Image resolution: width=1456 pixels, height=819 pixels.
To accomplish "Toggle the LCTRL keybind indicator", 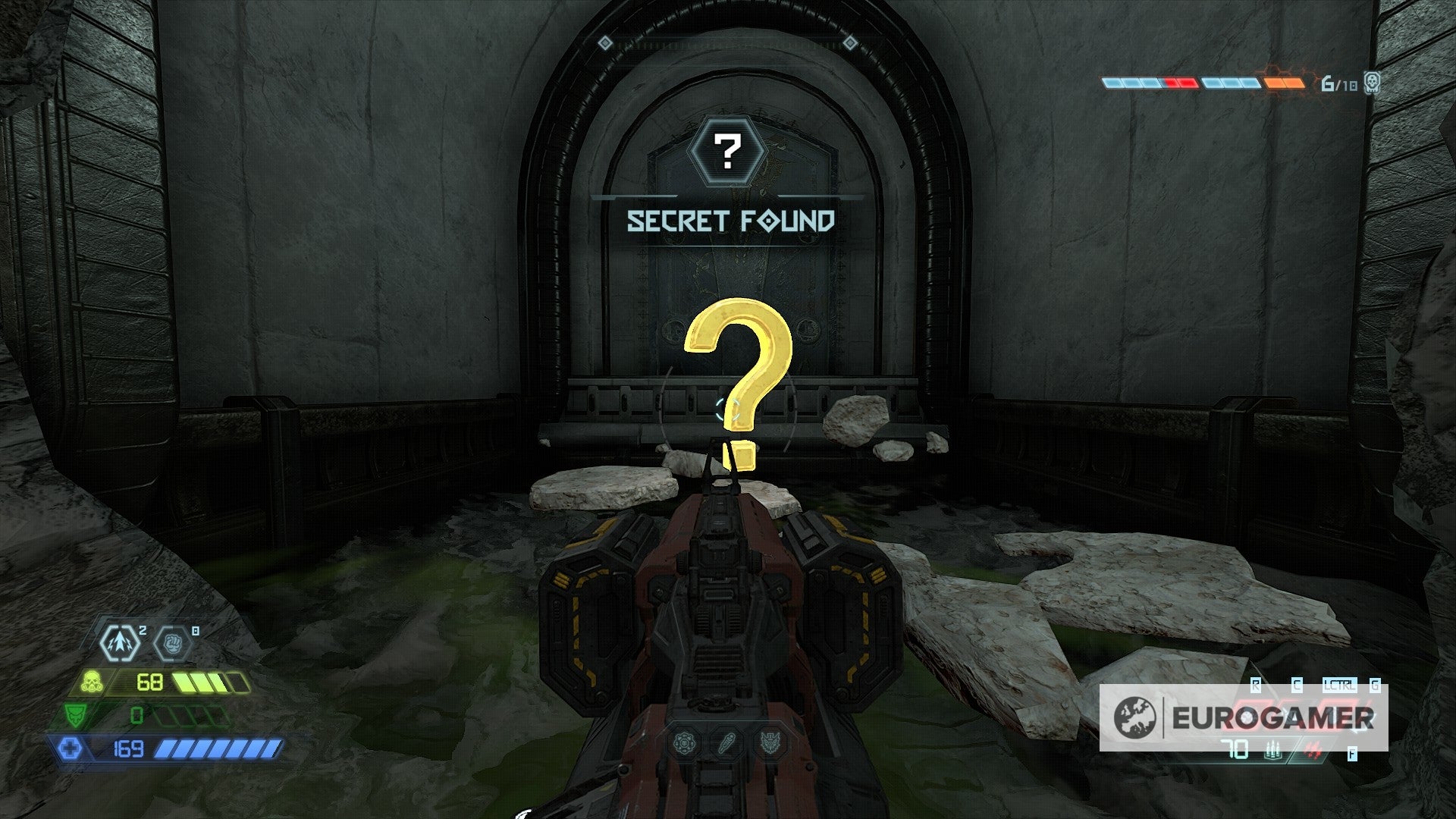I will click(x=1340, y=684).
